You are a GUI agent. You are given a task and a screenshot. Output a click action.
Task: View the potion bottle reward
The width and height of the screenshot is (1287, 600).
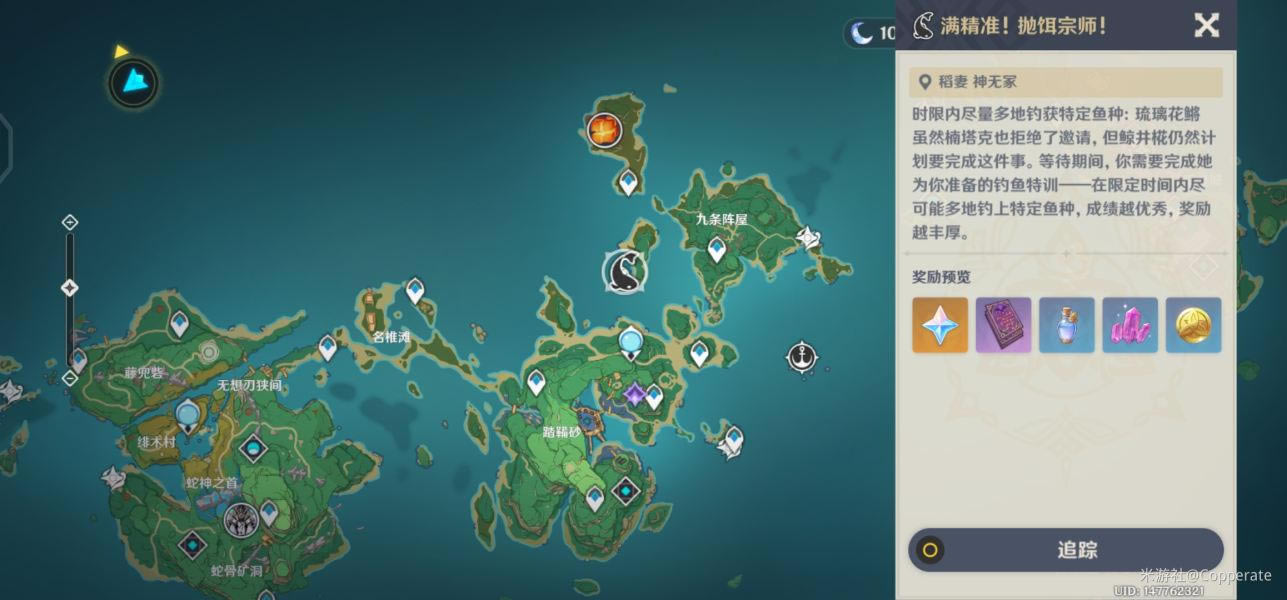click(x=1067, y=325)
